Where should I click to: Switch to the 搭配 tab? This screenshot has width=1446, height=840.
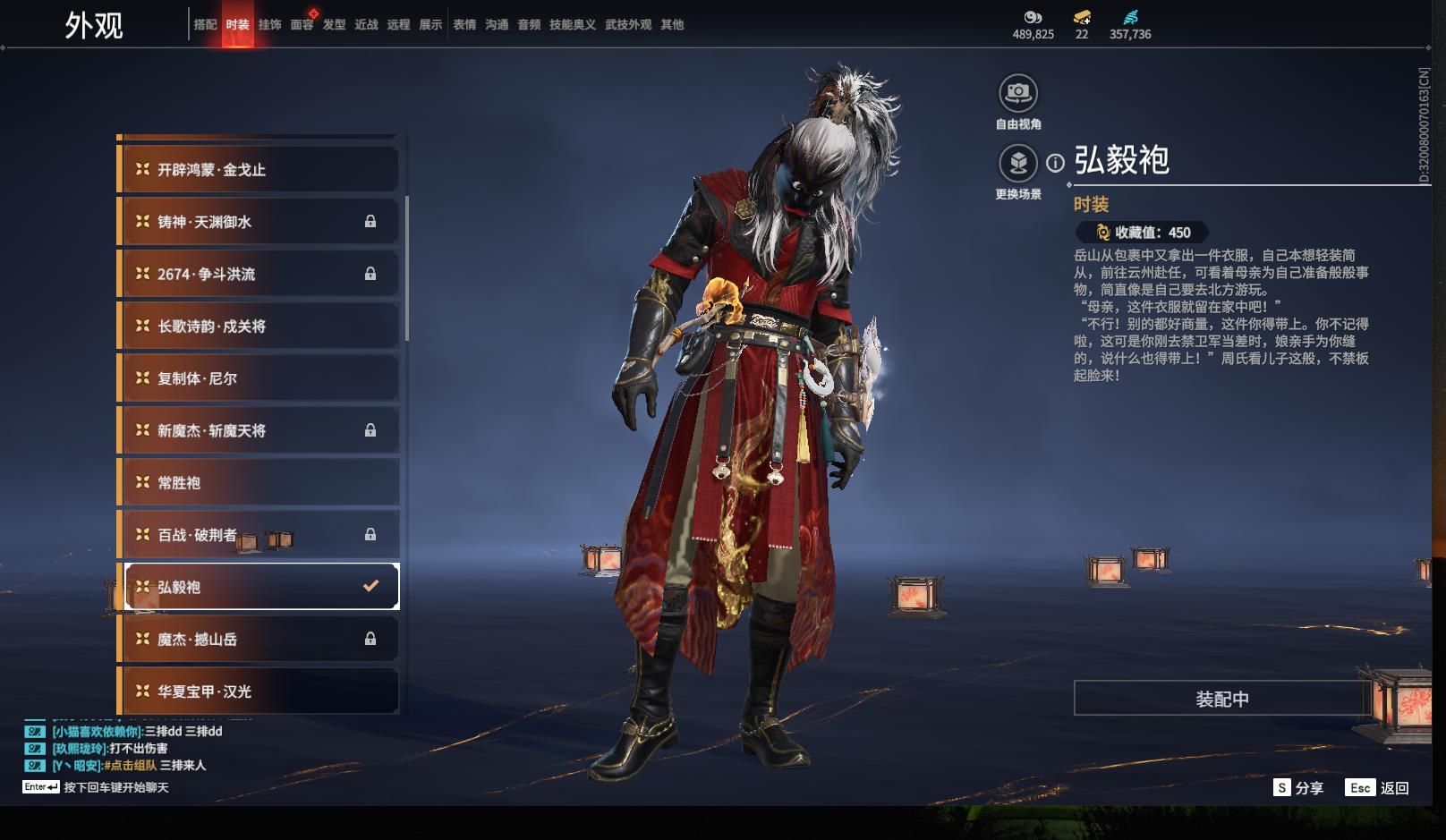pos(205,25)
